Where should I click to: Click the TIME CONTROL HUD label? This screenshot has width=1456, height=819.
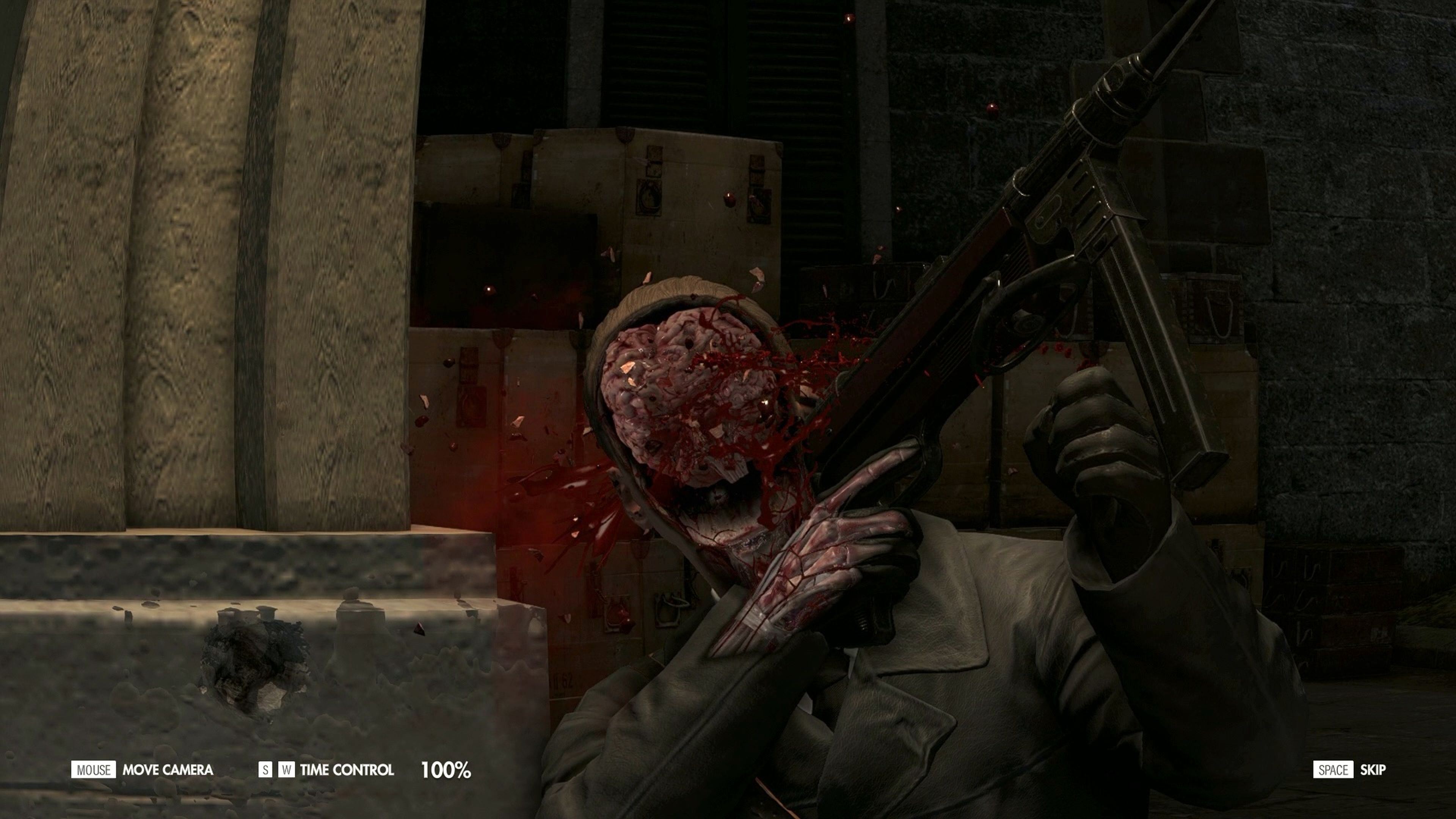click(x=347, y=769)
